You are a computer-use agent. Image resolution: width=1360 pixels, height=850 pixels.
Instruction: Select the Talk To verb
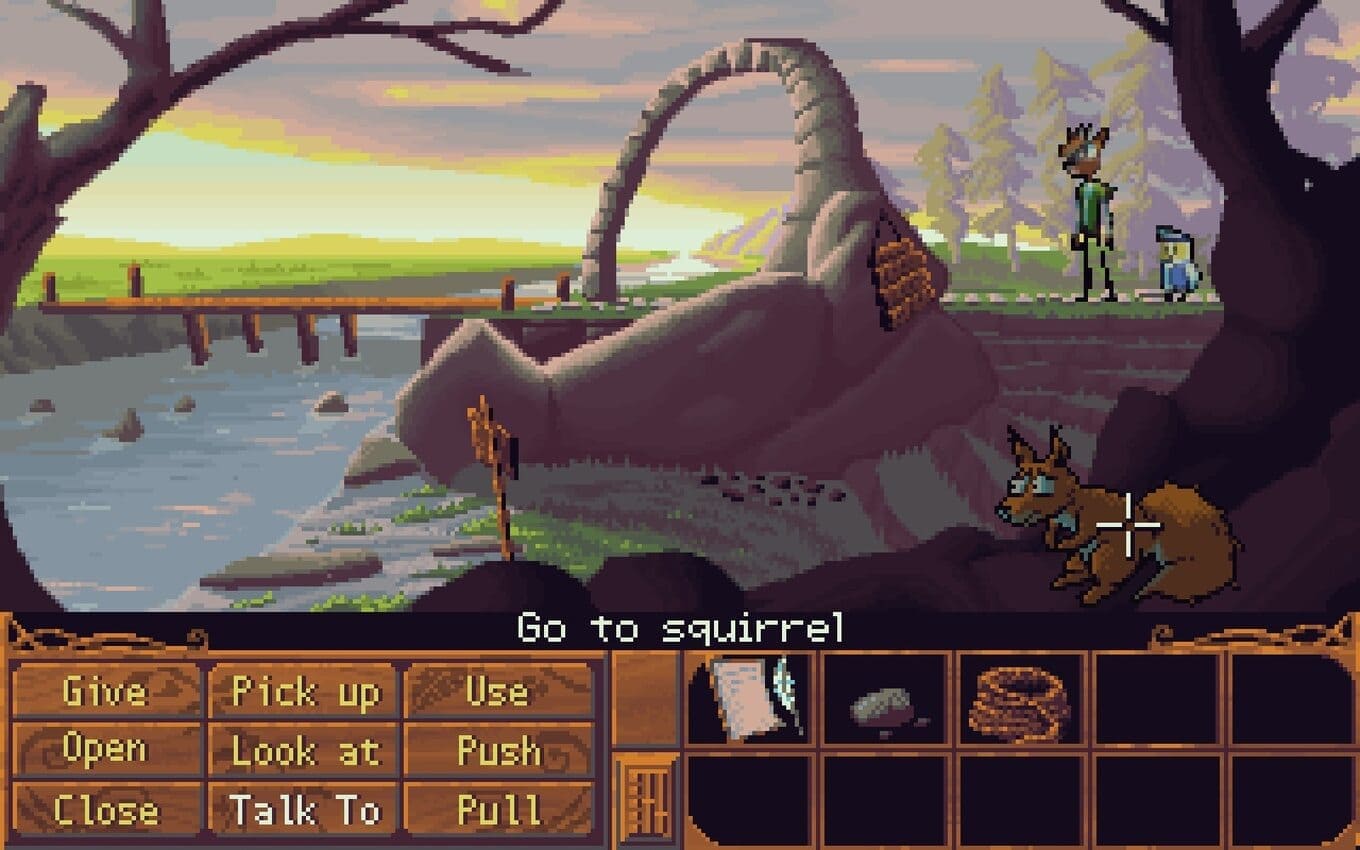click(x=305, y=809)
